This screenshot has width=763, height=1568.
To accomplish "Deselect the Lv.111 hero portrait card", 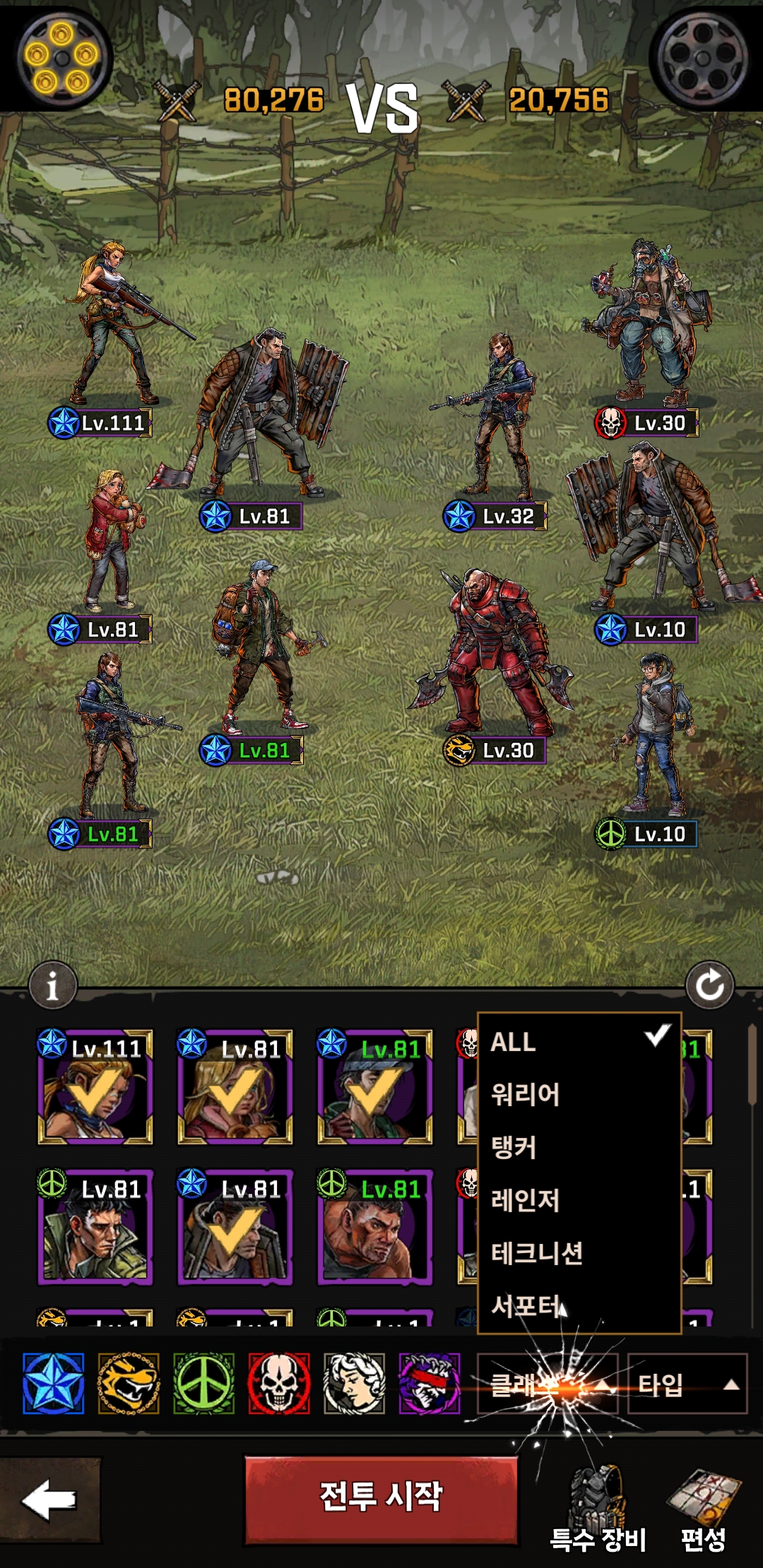I will pos(95,1088).
